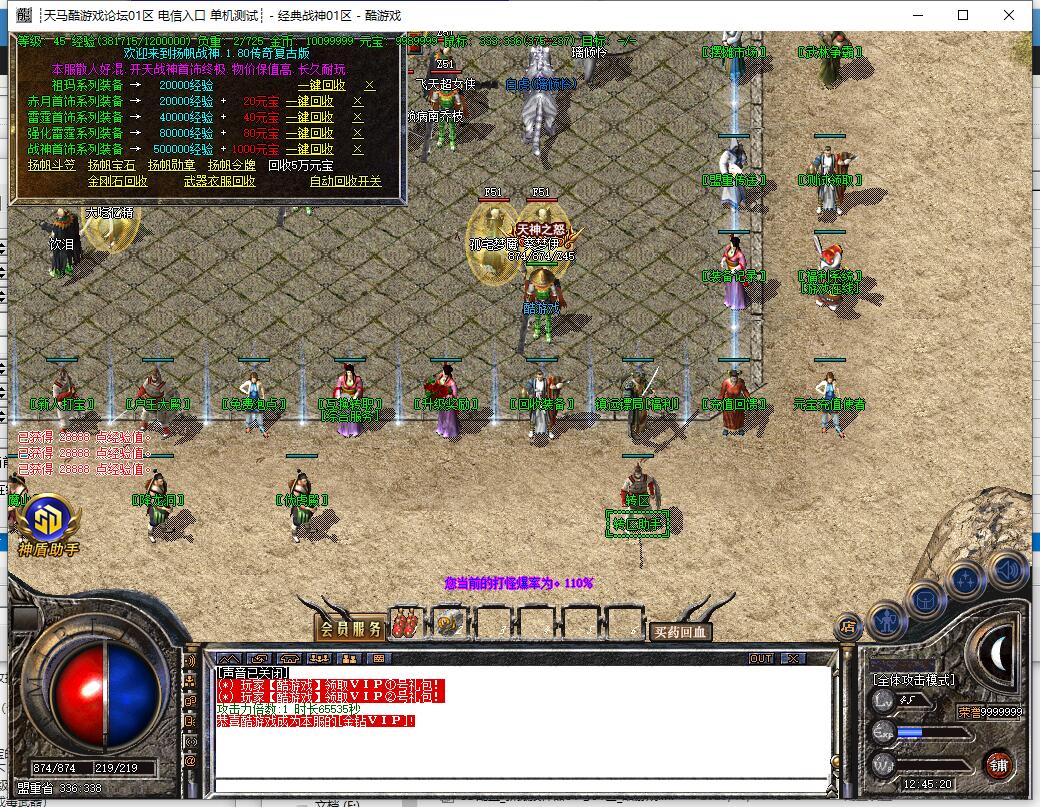Select the 扬帆宝石 link
The image size is (1040, 807).
[112, 165]
